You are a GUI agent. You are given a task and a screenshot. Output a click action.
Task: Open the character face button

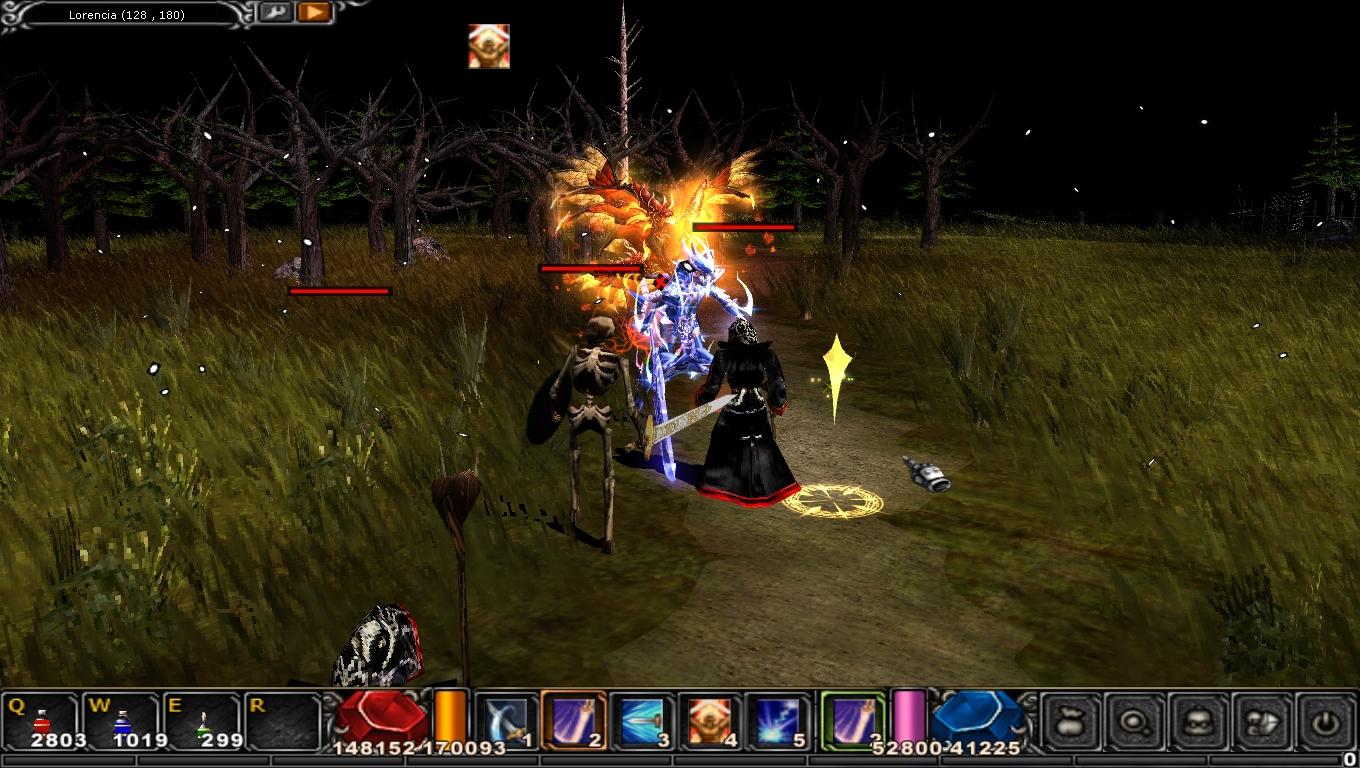pos(1199,719)
